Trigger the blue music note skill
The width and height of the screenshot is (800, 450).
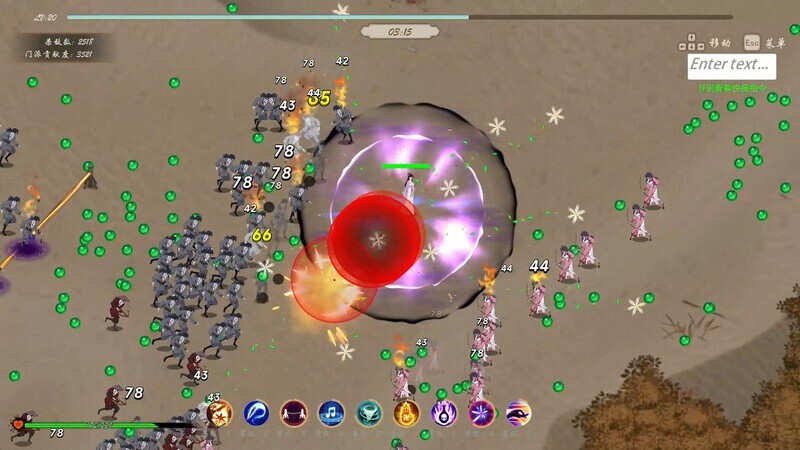pos(331,411)
